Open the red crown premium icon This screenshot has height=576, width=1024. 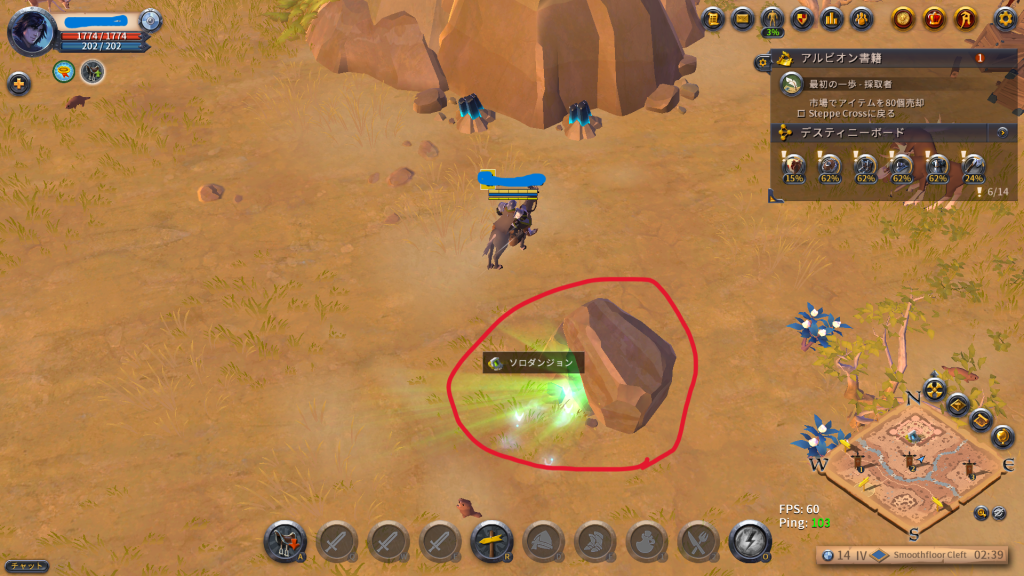point(934,18)
